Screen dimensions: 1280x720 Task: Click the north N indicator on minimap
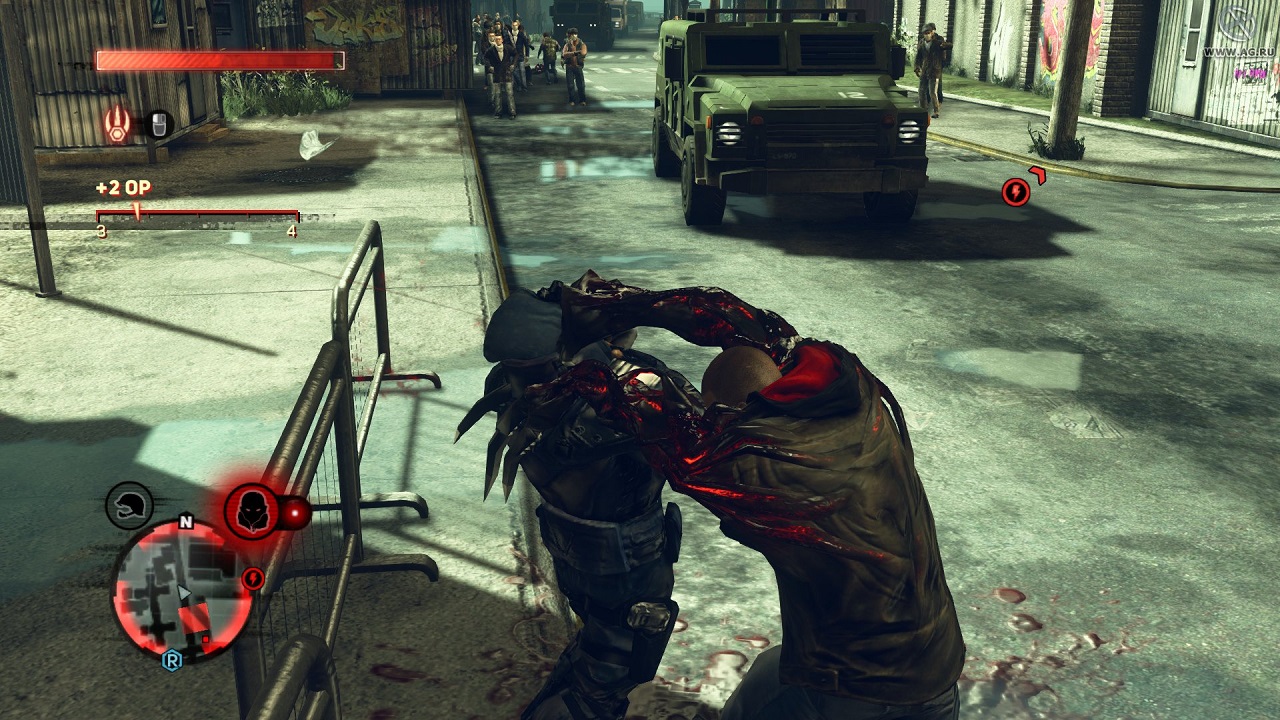(185, 521)
